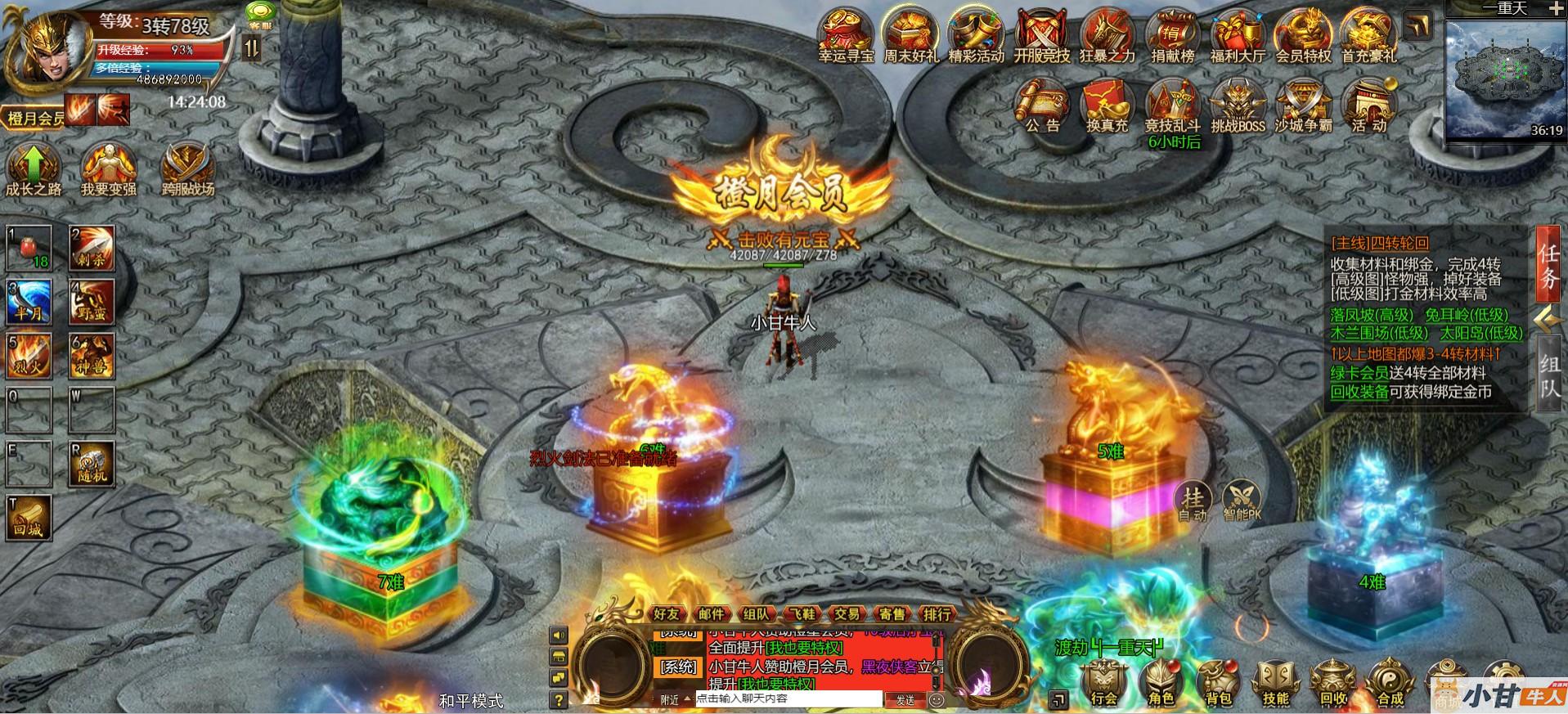Use the 半月 half-moon skill
The image size is (1568, 714).
[x=29, y=301]
